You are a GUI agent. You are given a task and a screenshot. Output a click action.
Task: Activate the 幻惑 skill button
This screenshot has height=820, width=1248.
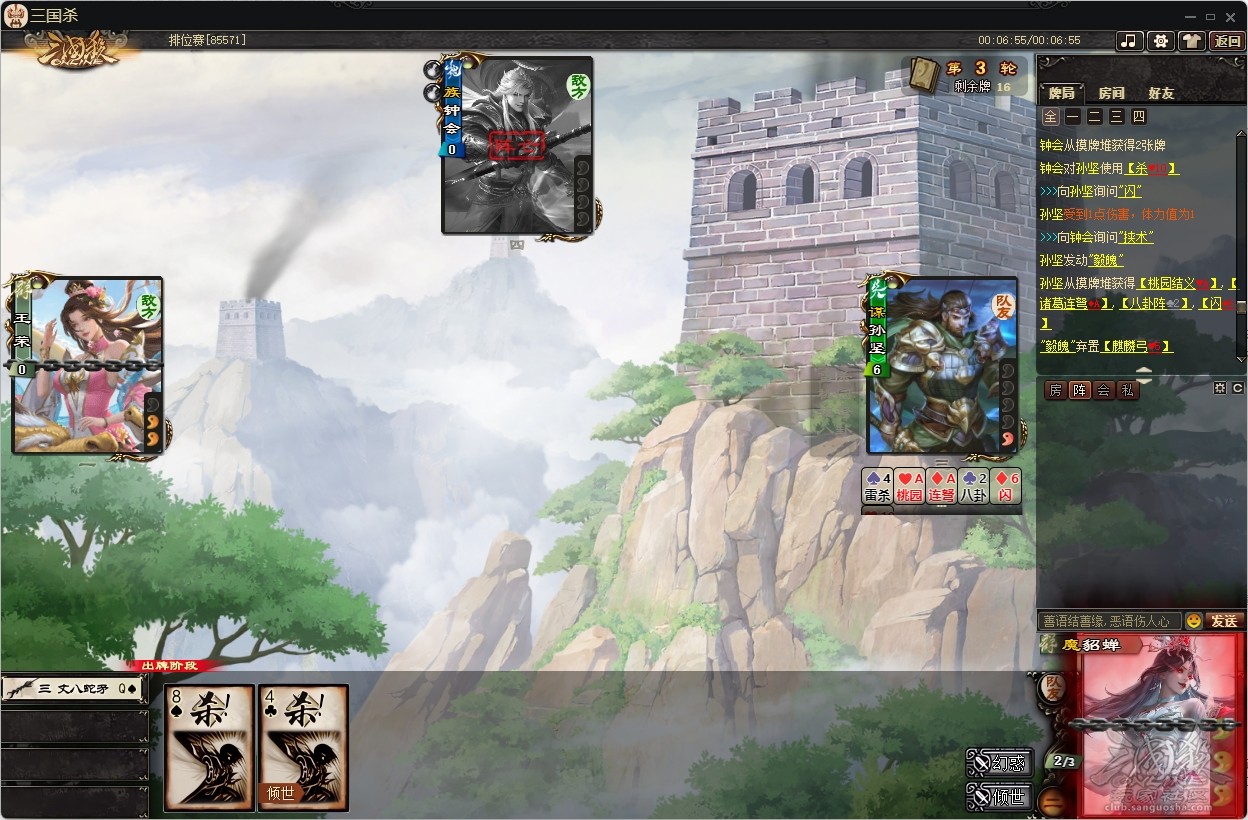click(1000, 763)
